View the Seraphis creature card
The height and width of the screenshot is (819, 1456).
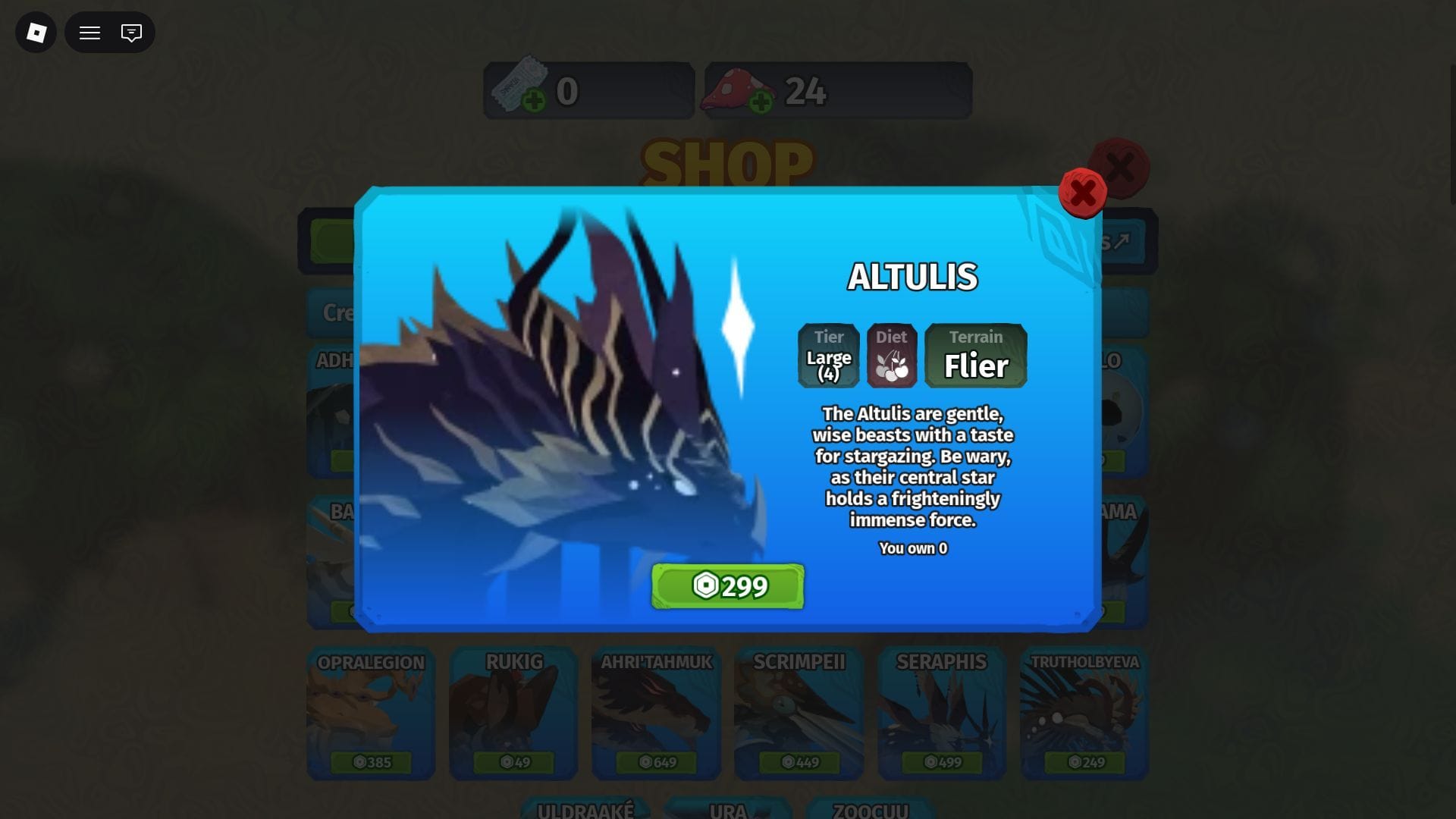click(941, 713)
